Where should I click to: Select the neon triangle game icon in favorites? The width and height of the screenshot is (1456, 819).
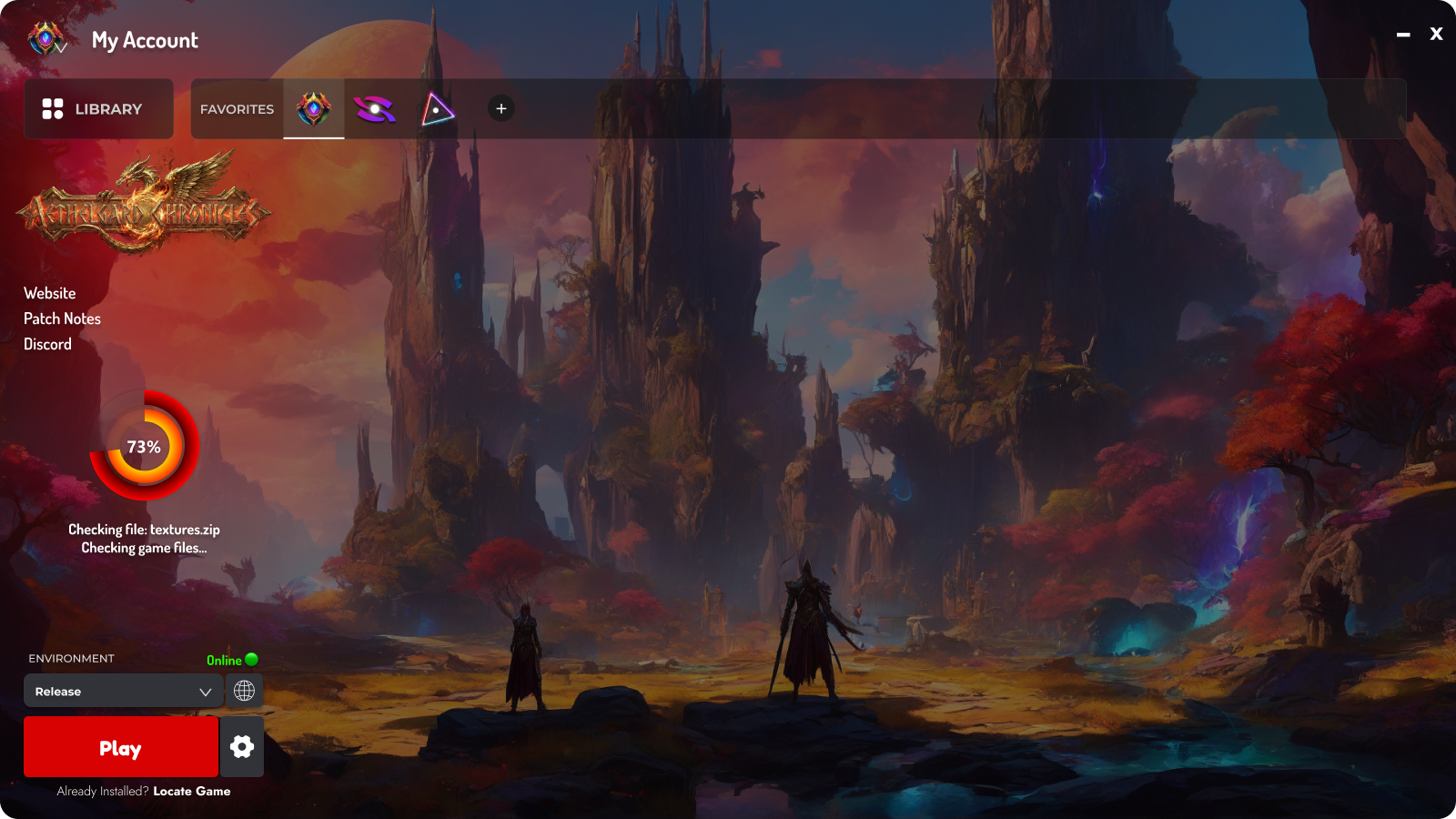437,108
